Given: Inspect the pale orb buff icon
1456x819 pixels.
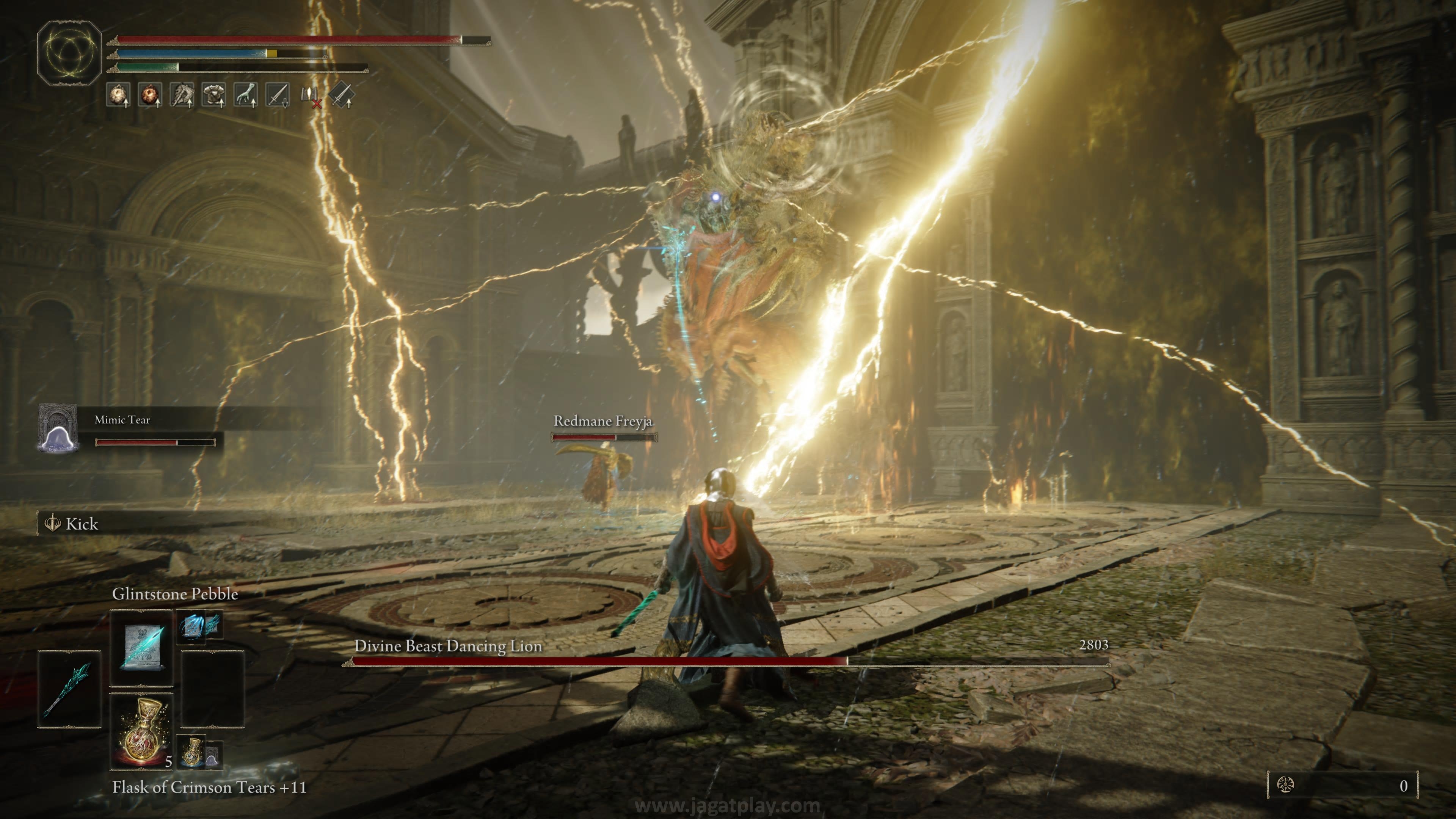Looking at the screenshot, I should (118, 95).
